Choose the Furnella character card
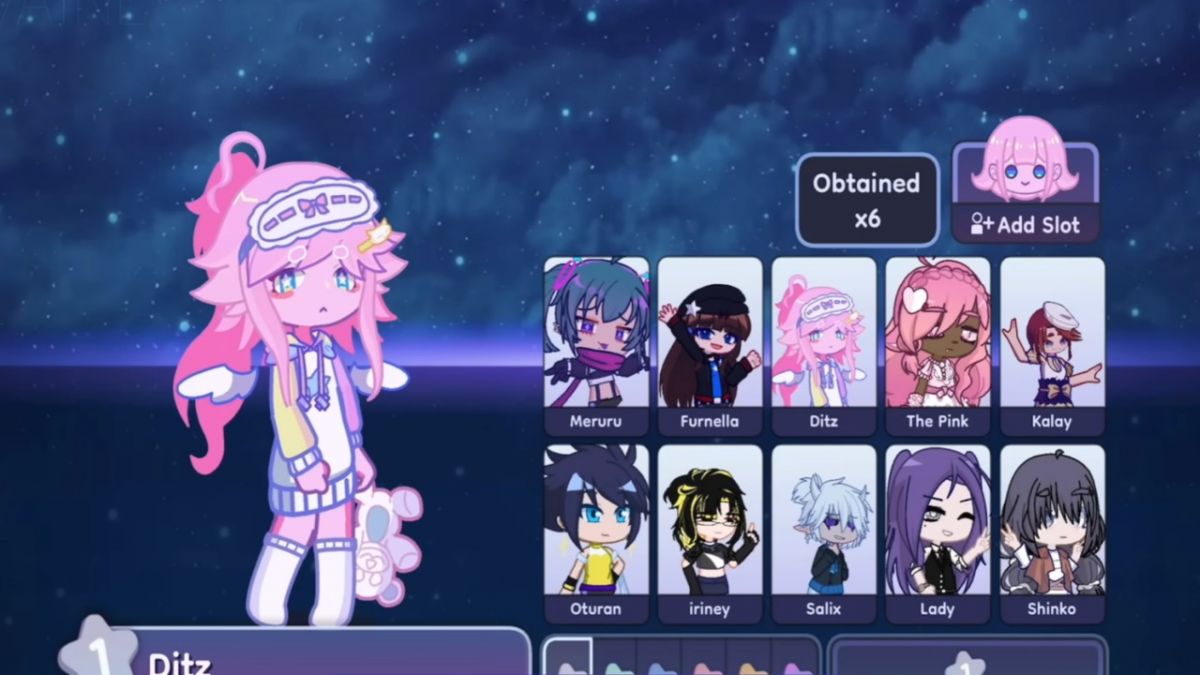Image resolution: width=1200 pixels, height=675 pixels. 710,345
